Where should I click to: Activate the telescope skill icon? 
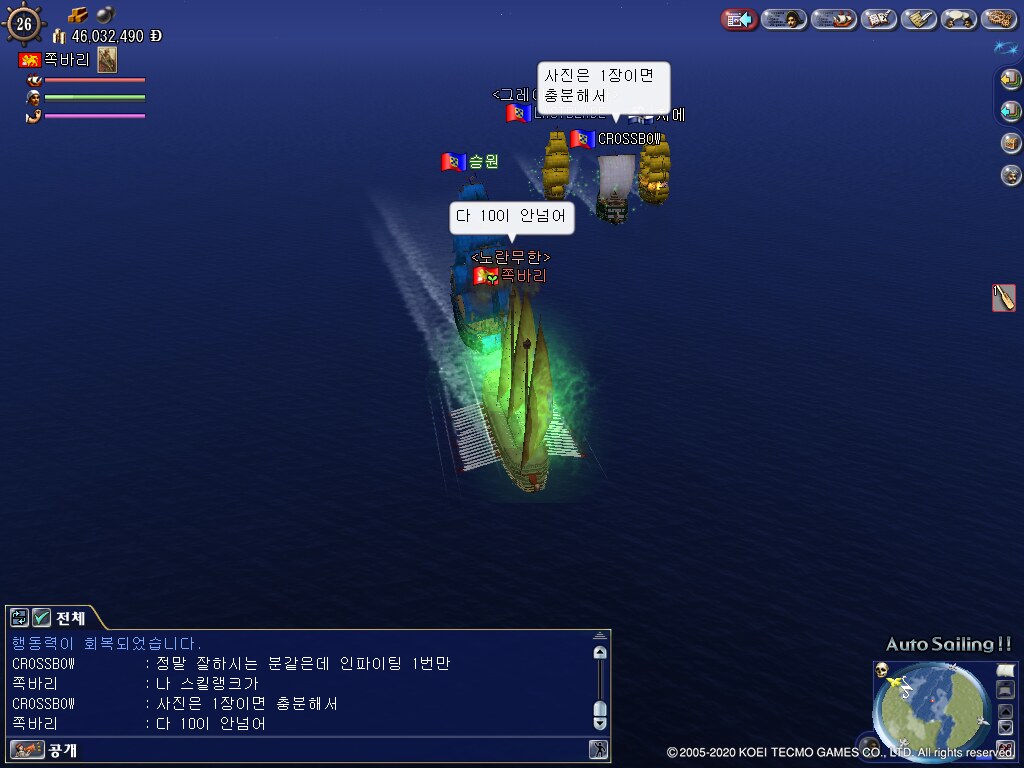pos(1004,297)
